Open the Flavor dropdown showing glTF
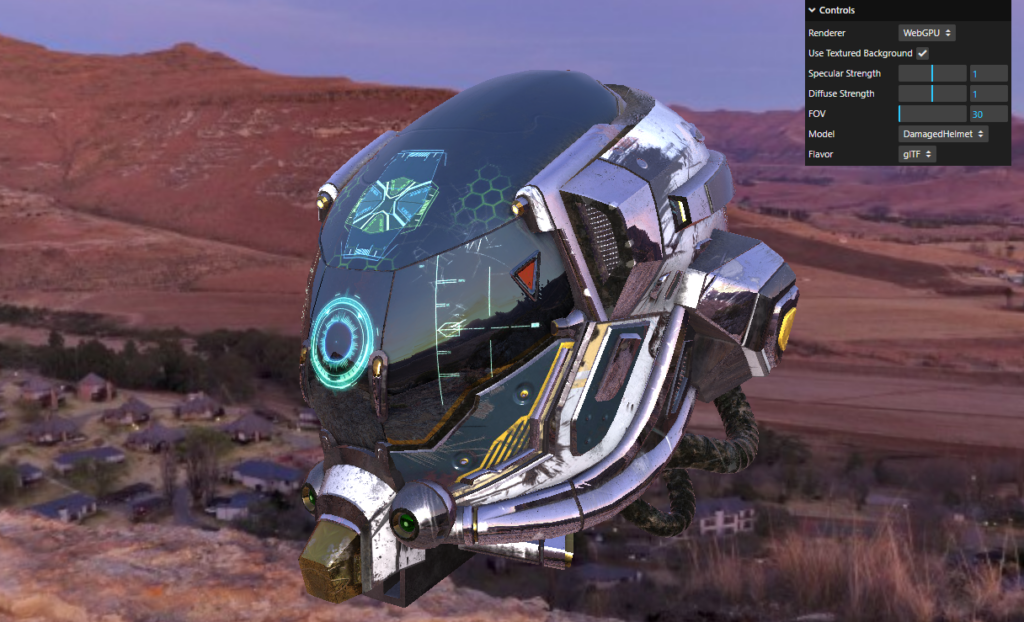This screenshot has width=1024, height=622. tap(917, 154)
